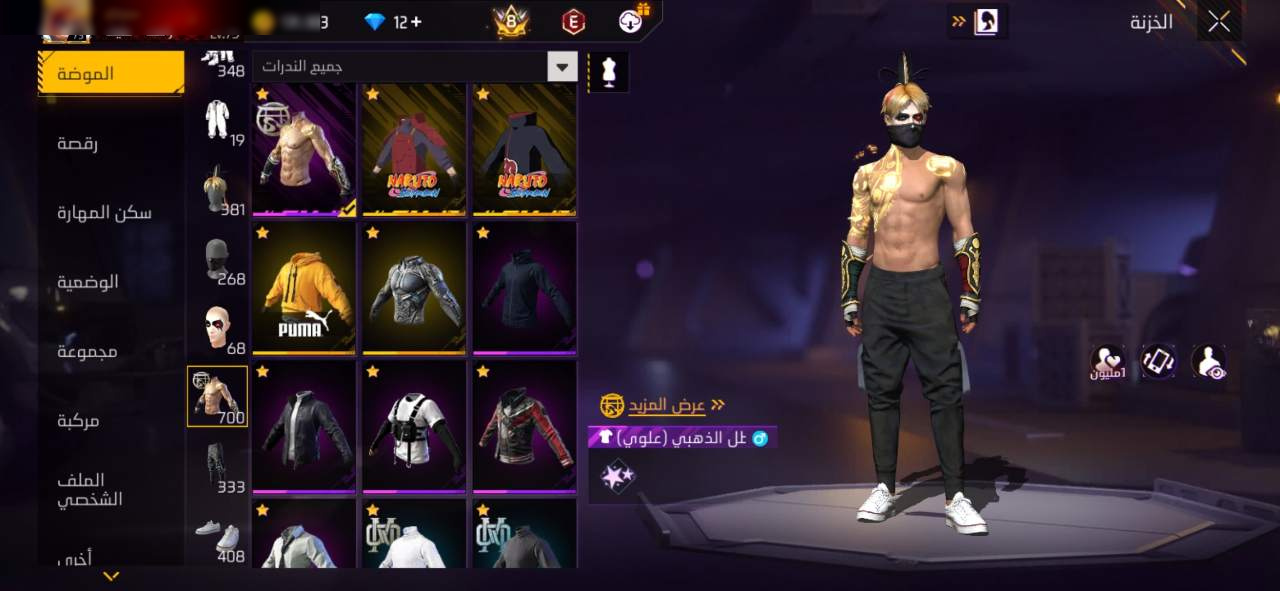
Task: Open the مجموعة (Collection) tab
Action: (87, 351)
